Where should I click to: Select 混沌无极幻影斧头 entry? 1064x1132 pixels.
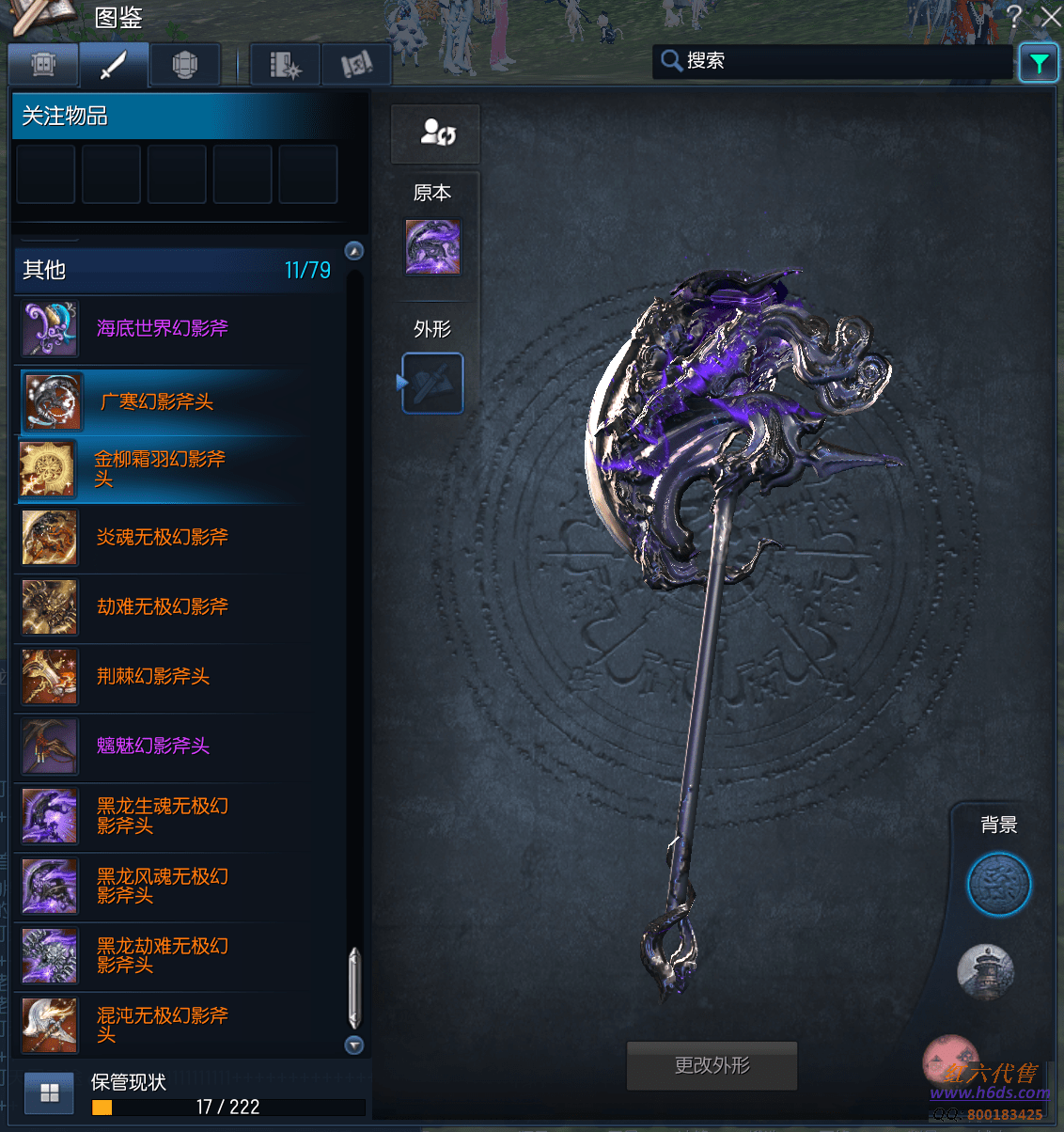click(x=163, y=1025)
